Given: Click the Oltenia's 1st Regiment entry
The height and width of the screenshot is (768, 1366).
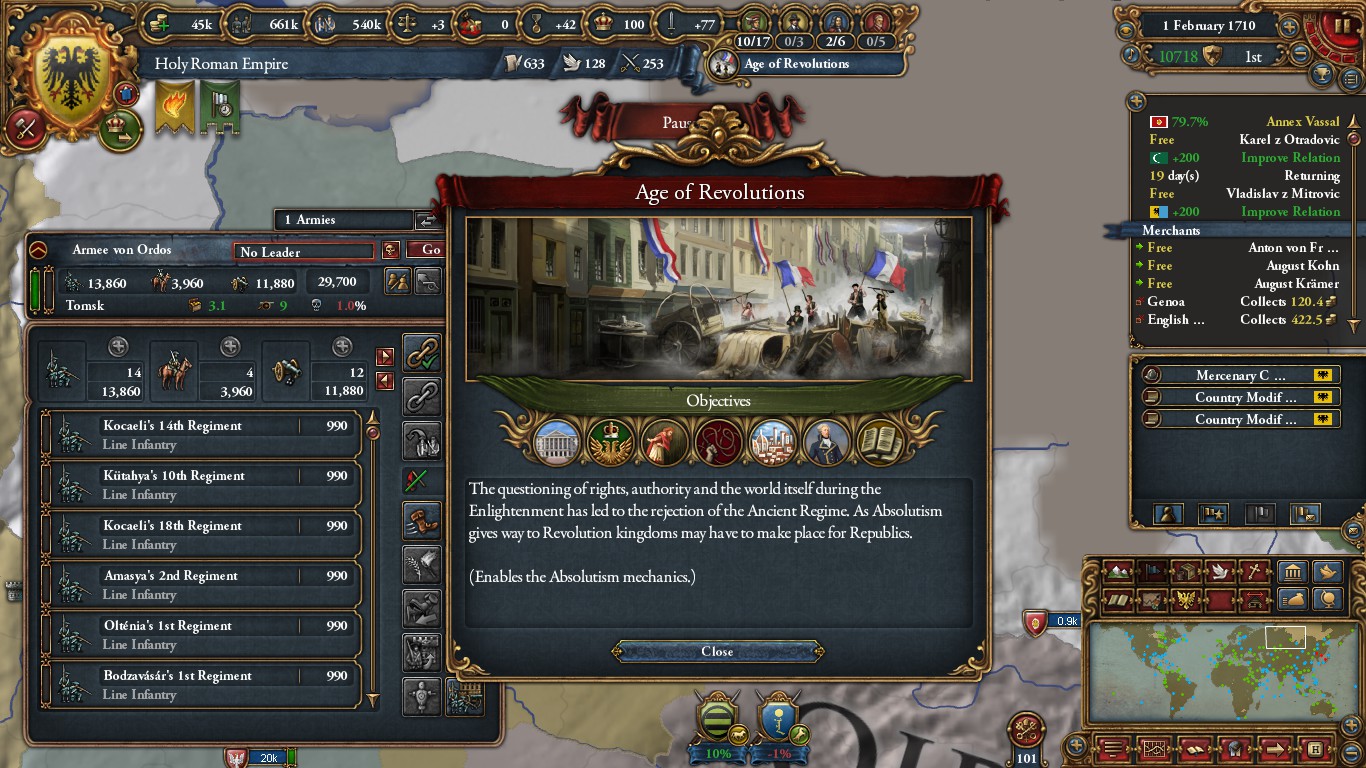Looking at the screenshot, I should point(201,635).
